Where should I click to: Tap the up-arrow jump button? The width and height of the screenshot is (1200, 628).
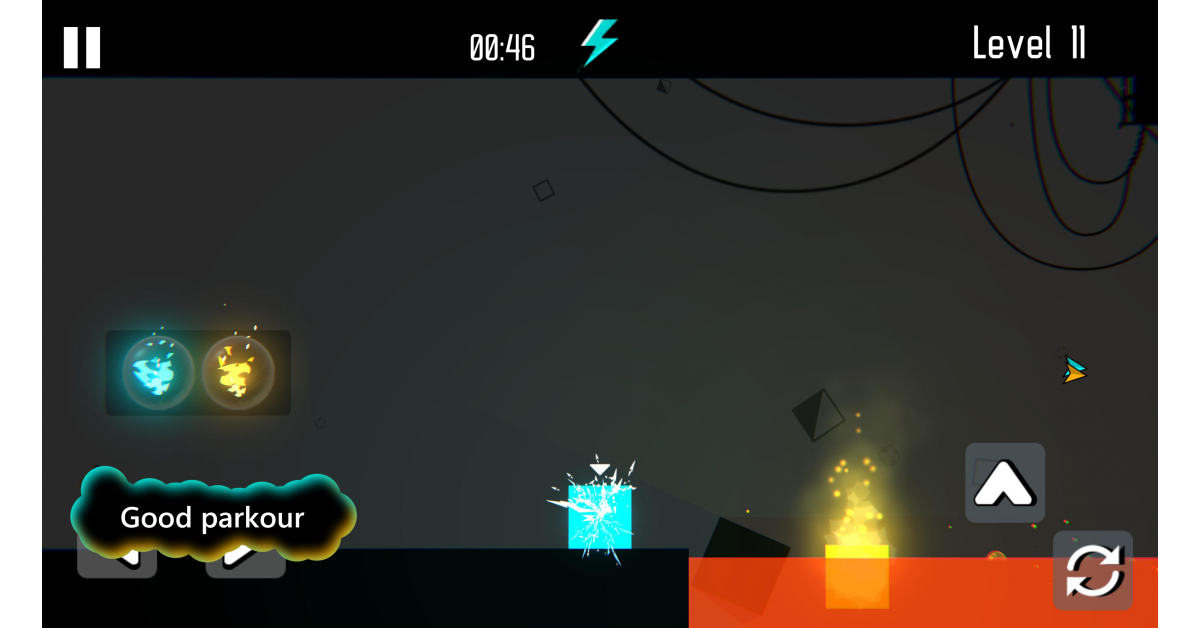click(1005, 483)
